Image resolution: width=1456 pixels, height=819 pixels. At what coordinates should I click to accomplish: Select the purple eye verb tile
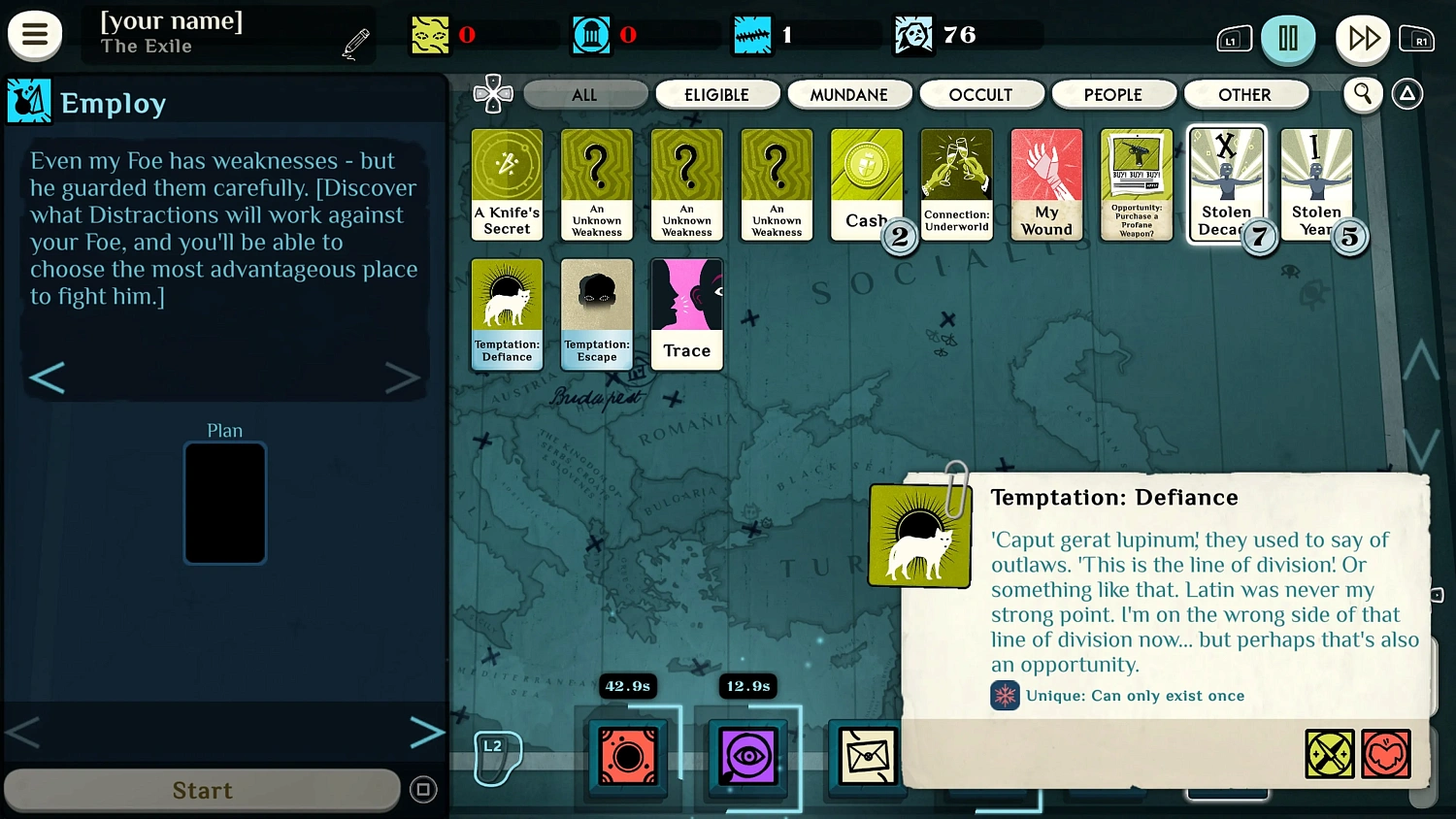pos(746,758)
